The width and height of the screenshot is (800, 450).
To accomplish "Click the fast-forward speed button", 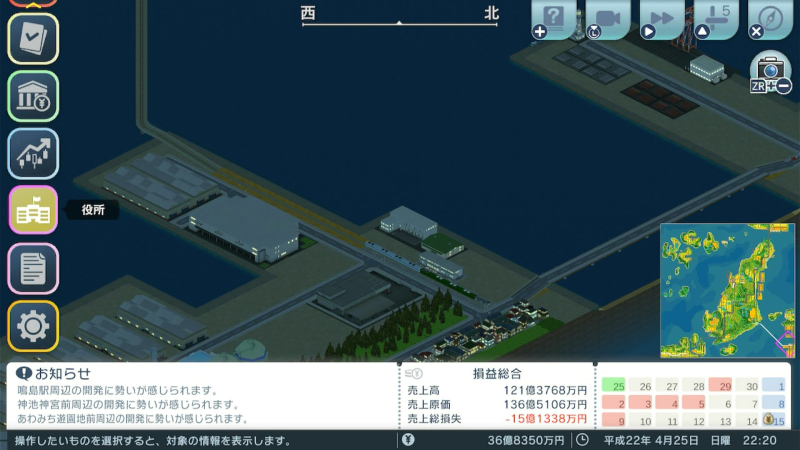I will coord(662,18).
